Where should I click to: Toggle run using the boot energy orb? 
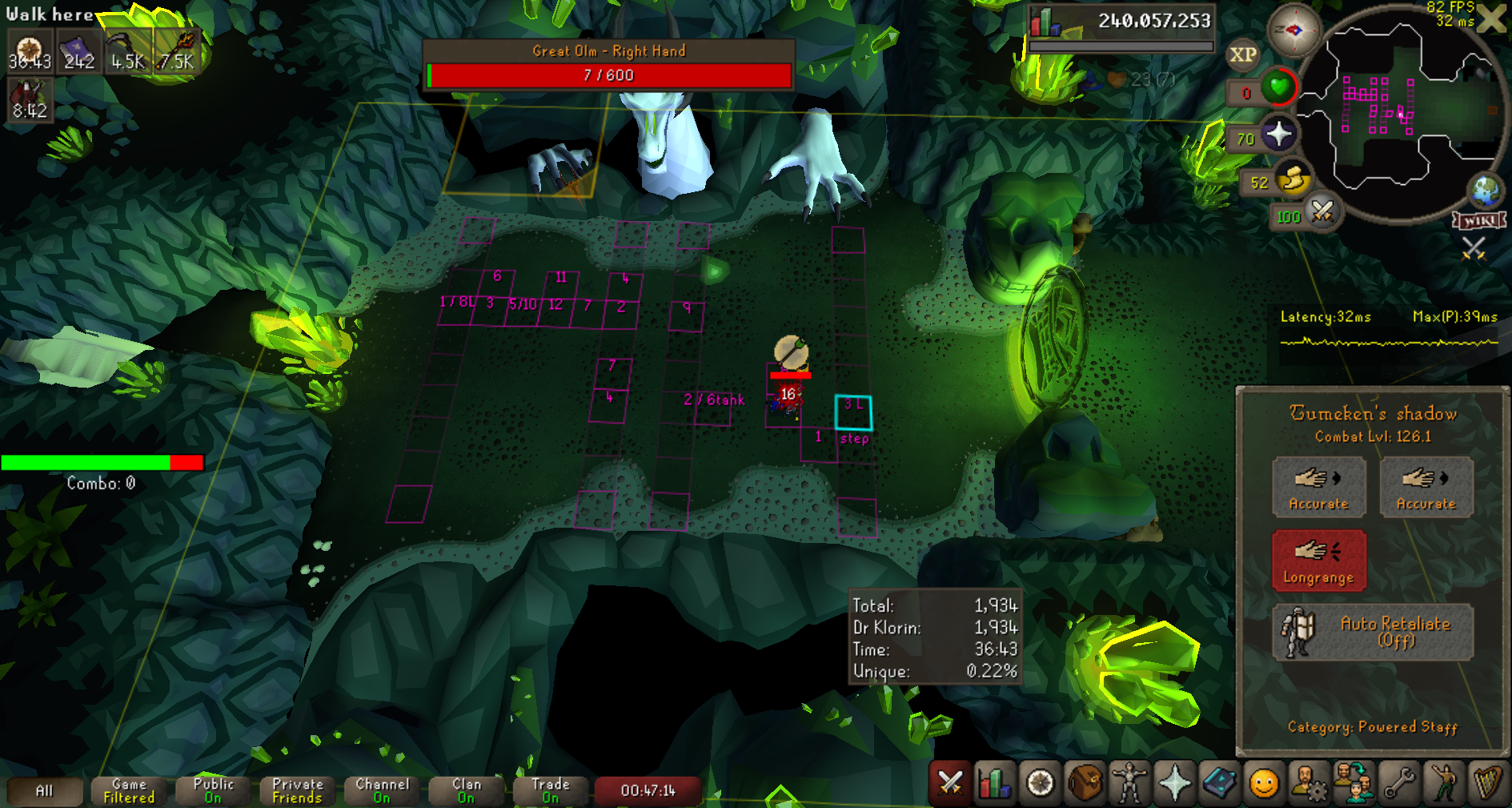pos(1293,179)
